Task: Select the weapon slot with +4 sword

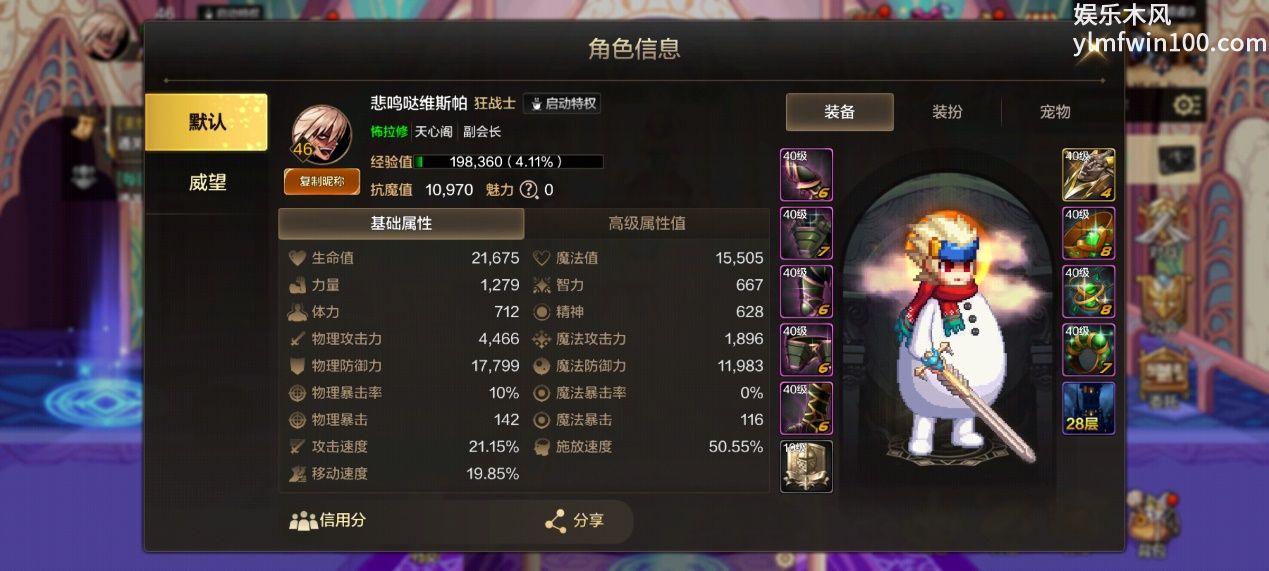Action: [x=1088, y=175]
